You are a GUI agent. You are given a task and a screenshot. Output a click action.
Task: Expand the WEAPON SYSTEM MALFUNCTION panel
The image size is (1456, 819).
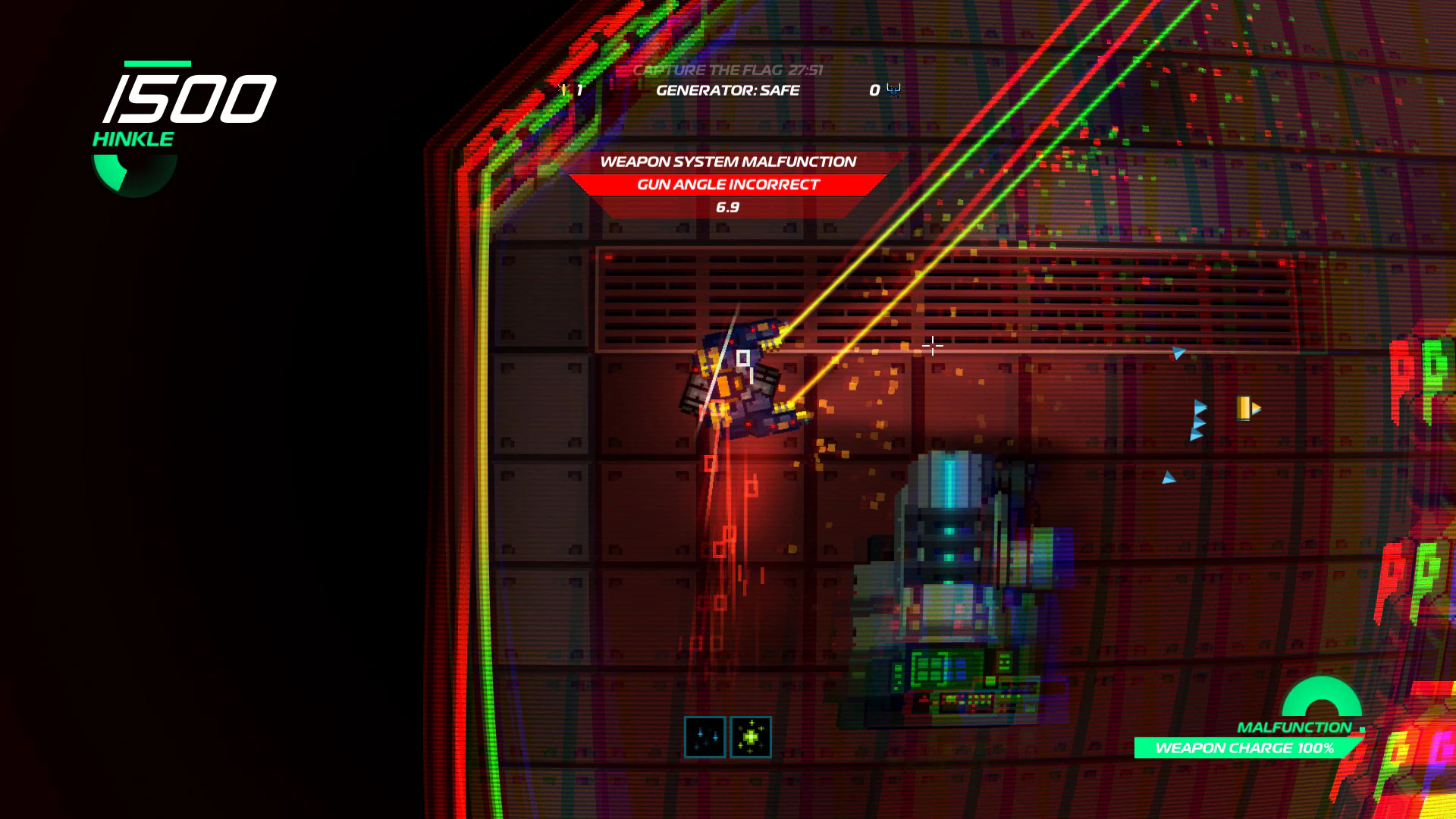[x=728, y=162]
